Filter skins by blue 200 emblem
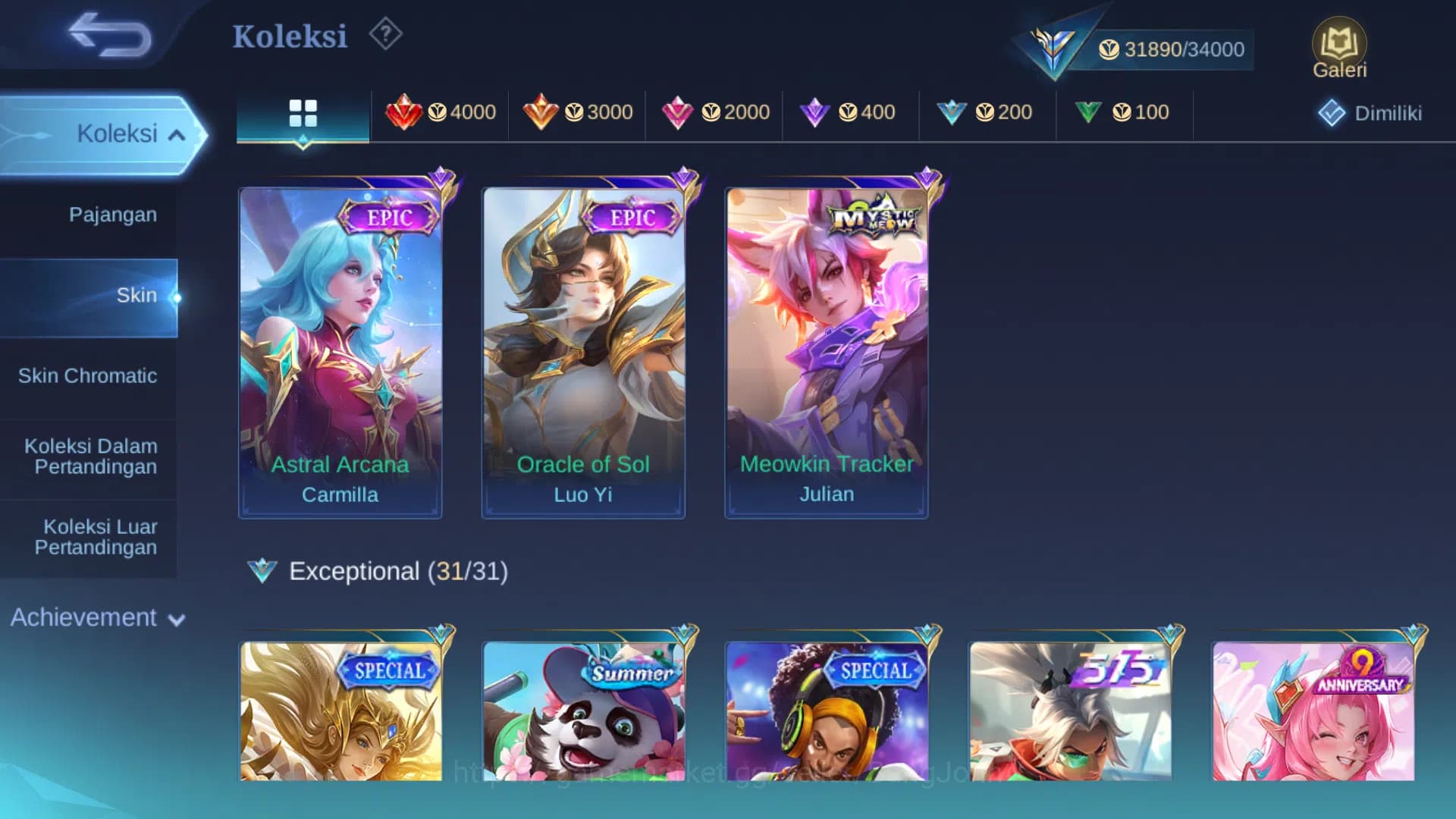This screenshot has width=1456, height=819. click(x=986, y=112)
